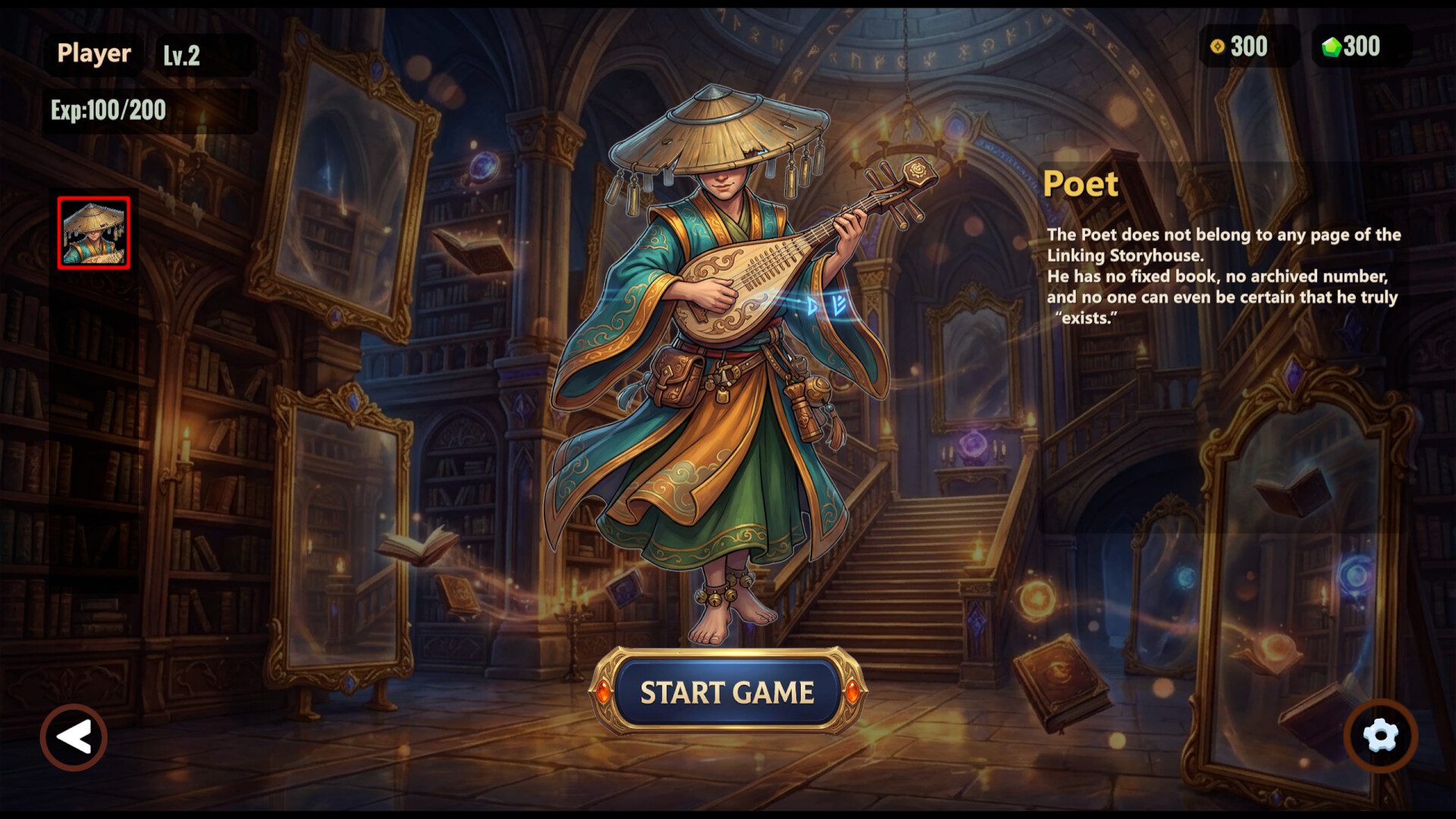Open the gold coins counter
The image size is (1456, 819).
[x=1218, y=47]
